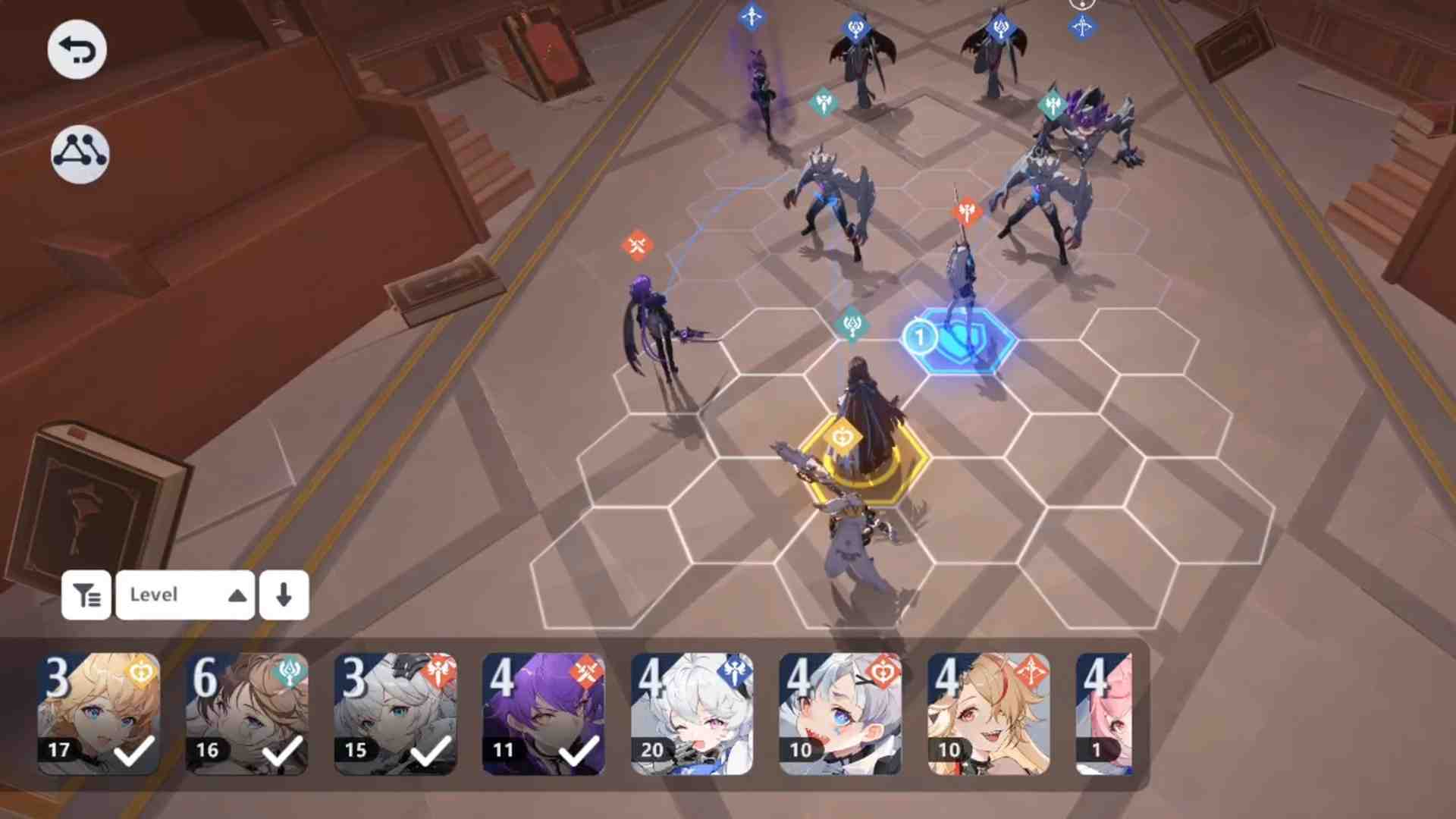The height and width of the screenshot is (819, 1456).
Task: Click the back arrow button
Action: click(77, 50)
